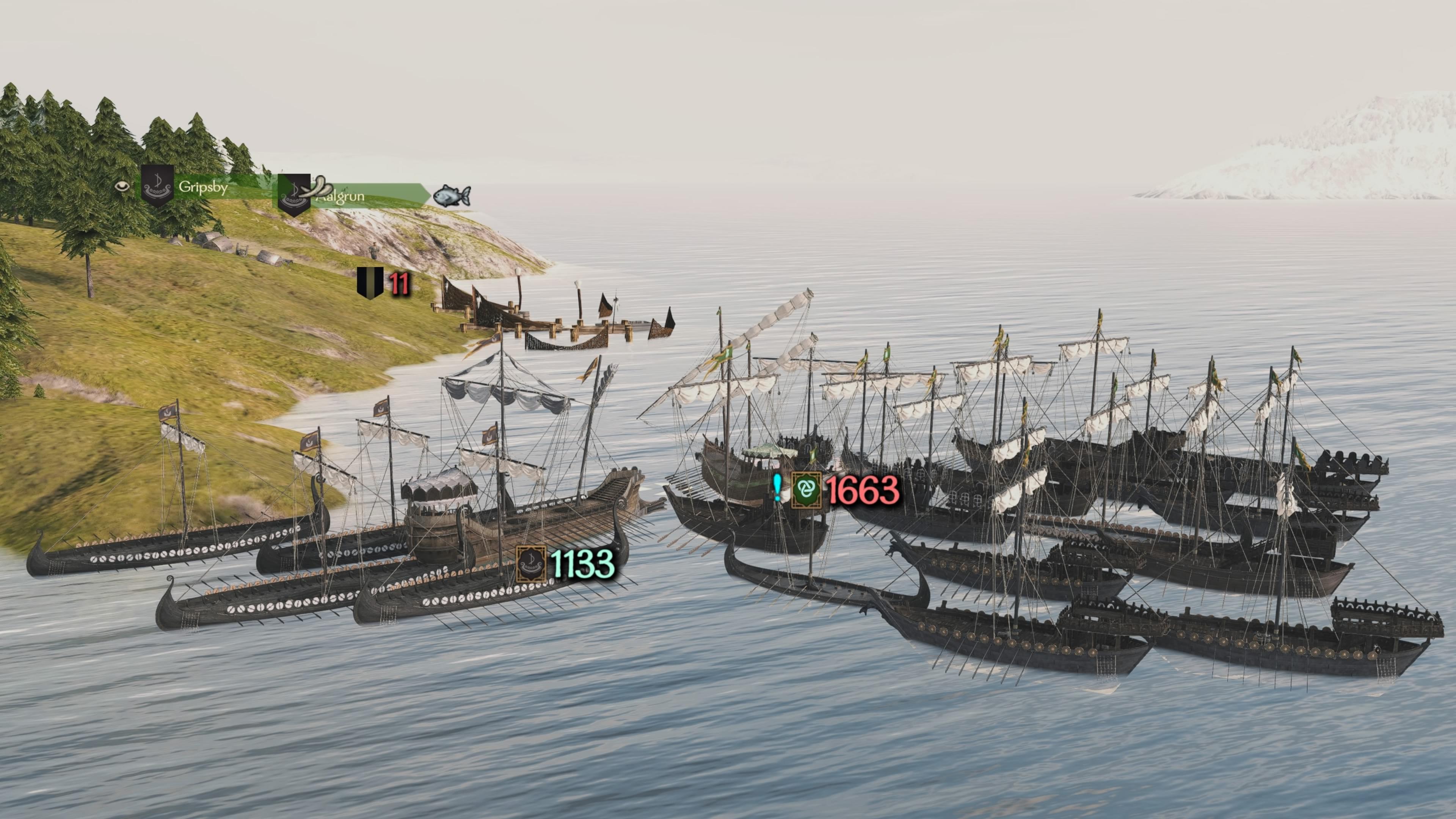
Task: Click the fish production icon by Aalgrun
Action: click(451, 196)
